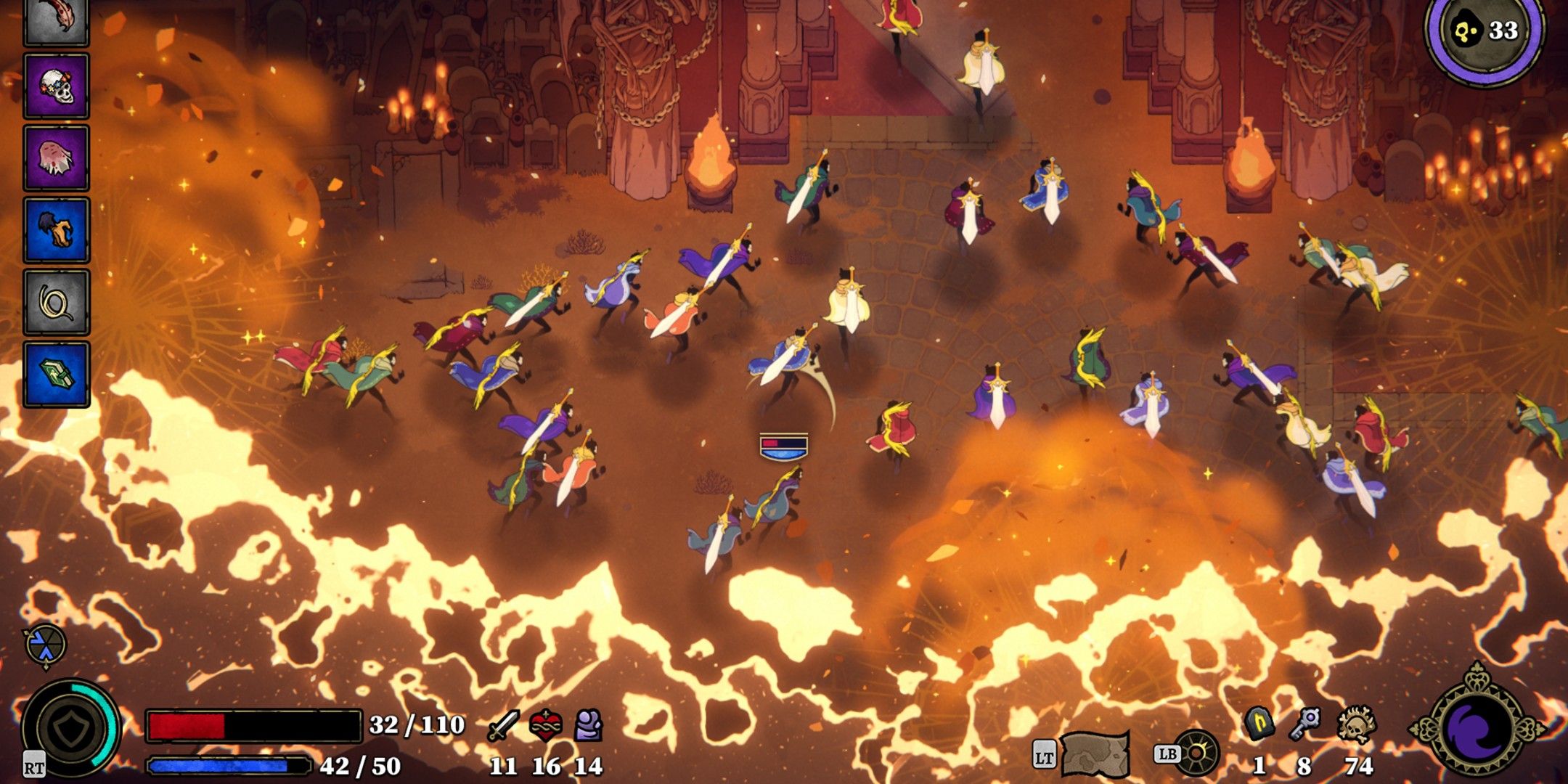1568x784 pixels.
Task: Select the silver key icon
Action: coord(1305,724)
